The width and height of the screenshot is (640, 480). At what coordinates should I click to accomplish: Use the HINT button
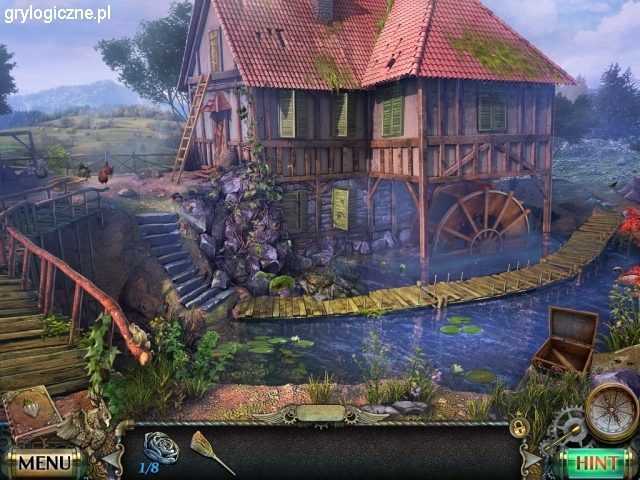point(597,463)
